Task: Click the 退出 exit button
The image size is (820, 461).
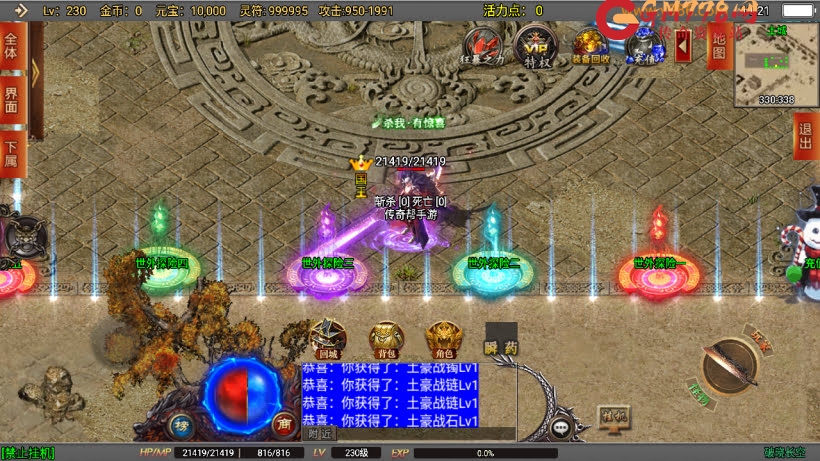Action: pos(804,136)
